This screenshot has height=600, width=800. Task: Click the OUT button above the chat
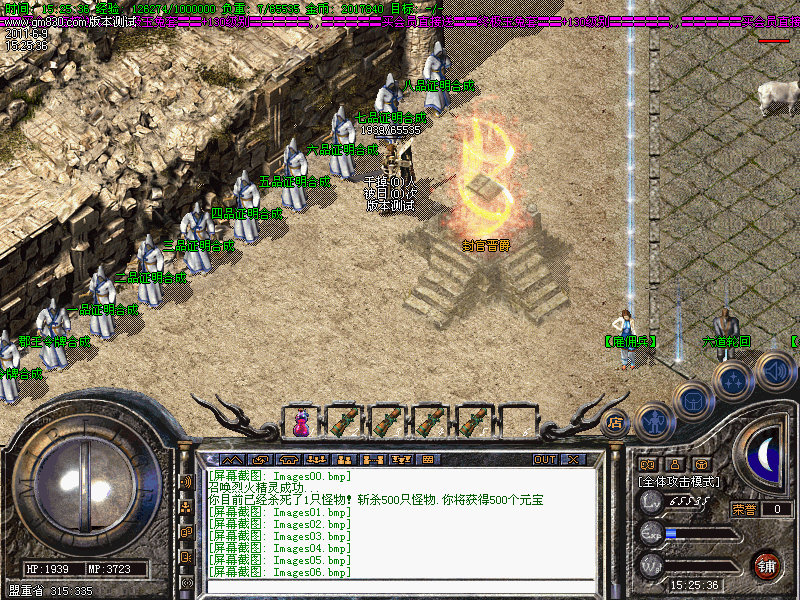pyautogui.click(x=544, y=459)
